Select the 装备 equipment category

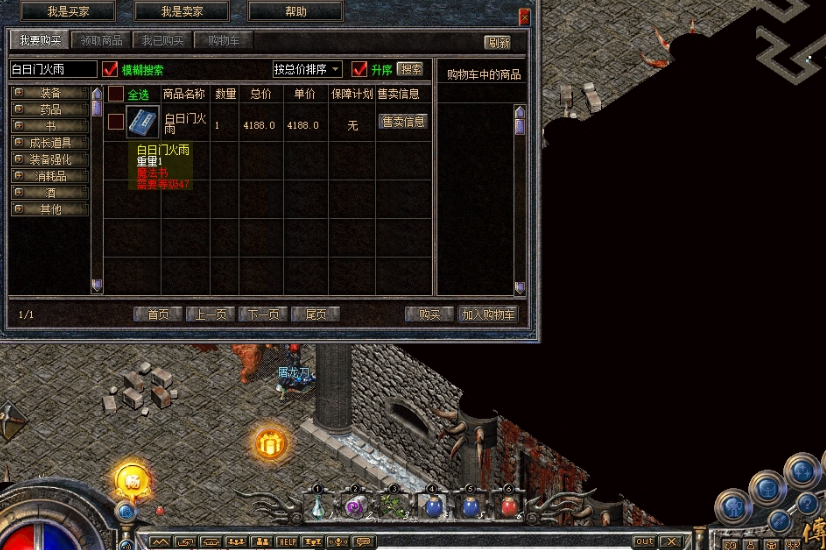(50, 93)
